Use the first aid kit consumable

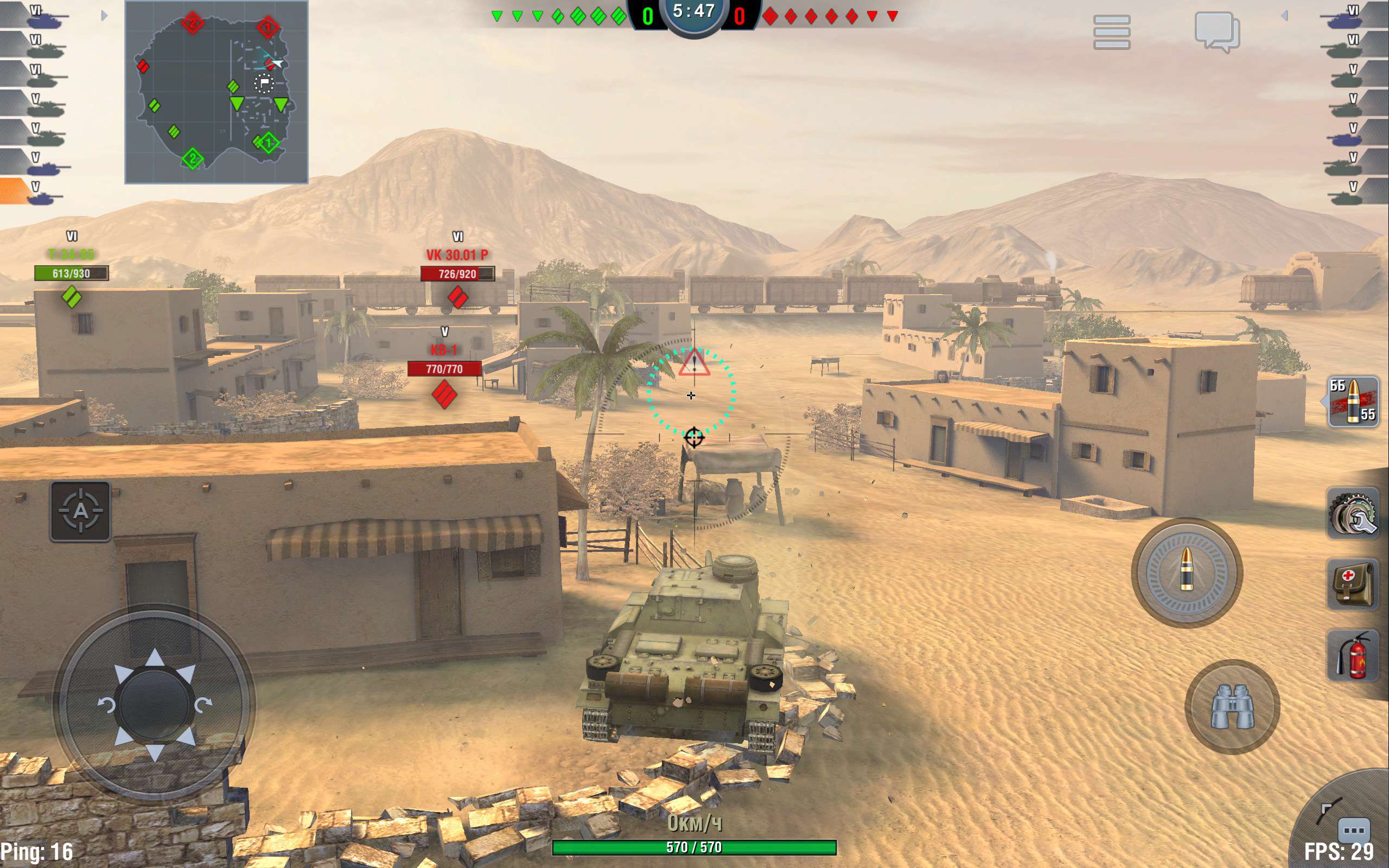1353,584
